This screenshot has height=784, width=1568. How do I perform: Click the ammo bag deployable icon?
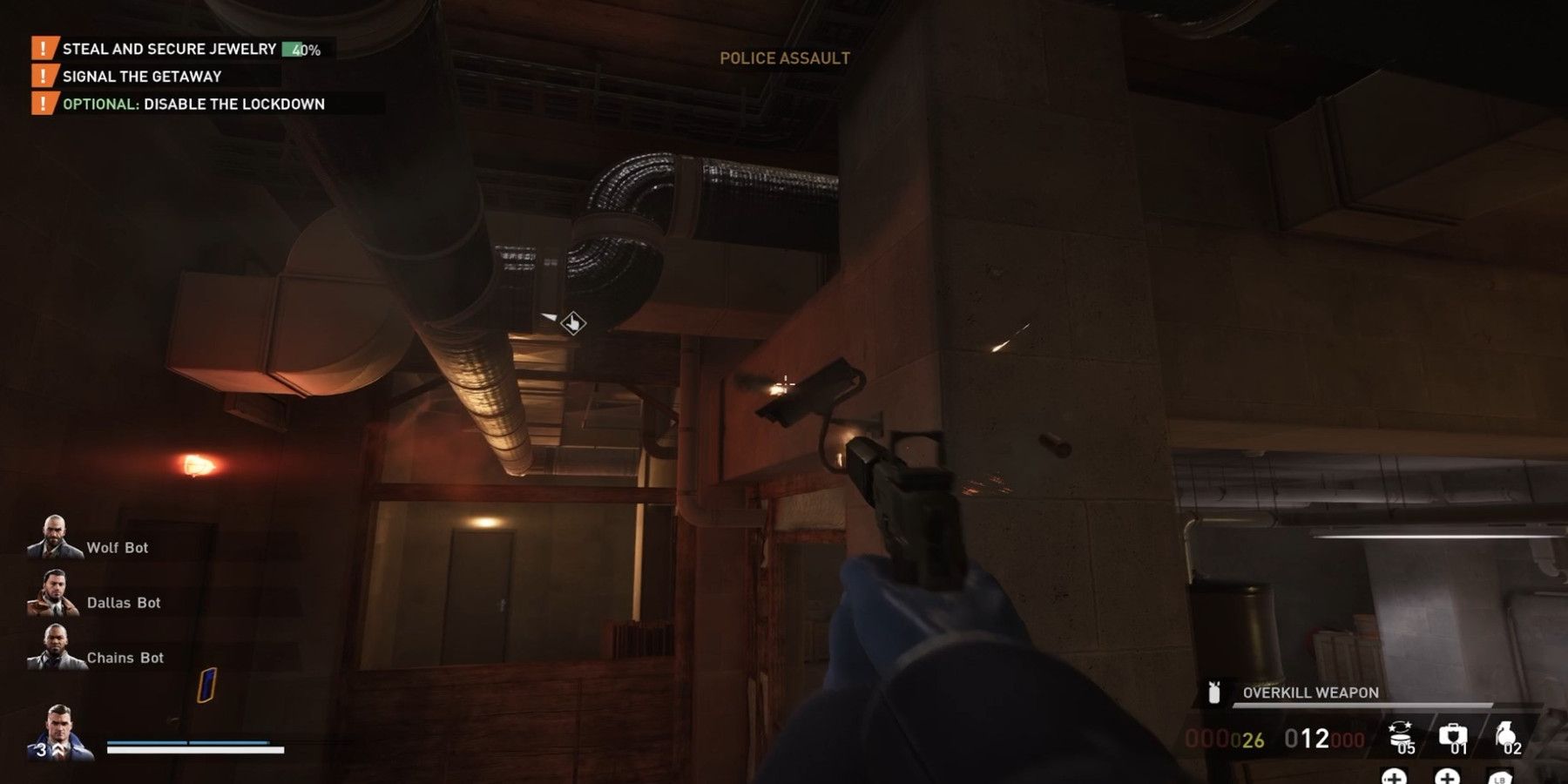pos(1399,734)
